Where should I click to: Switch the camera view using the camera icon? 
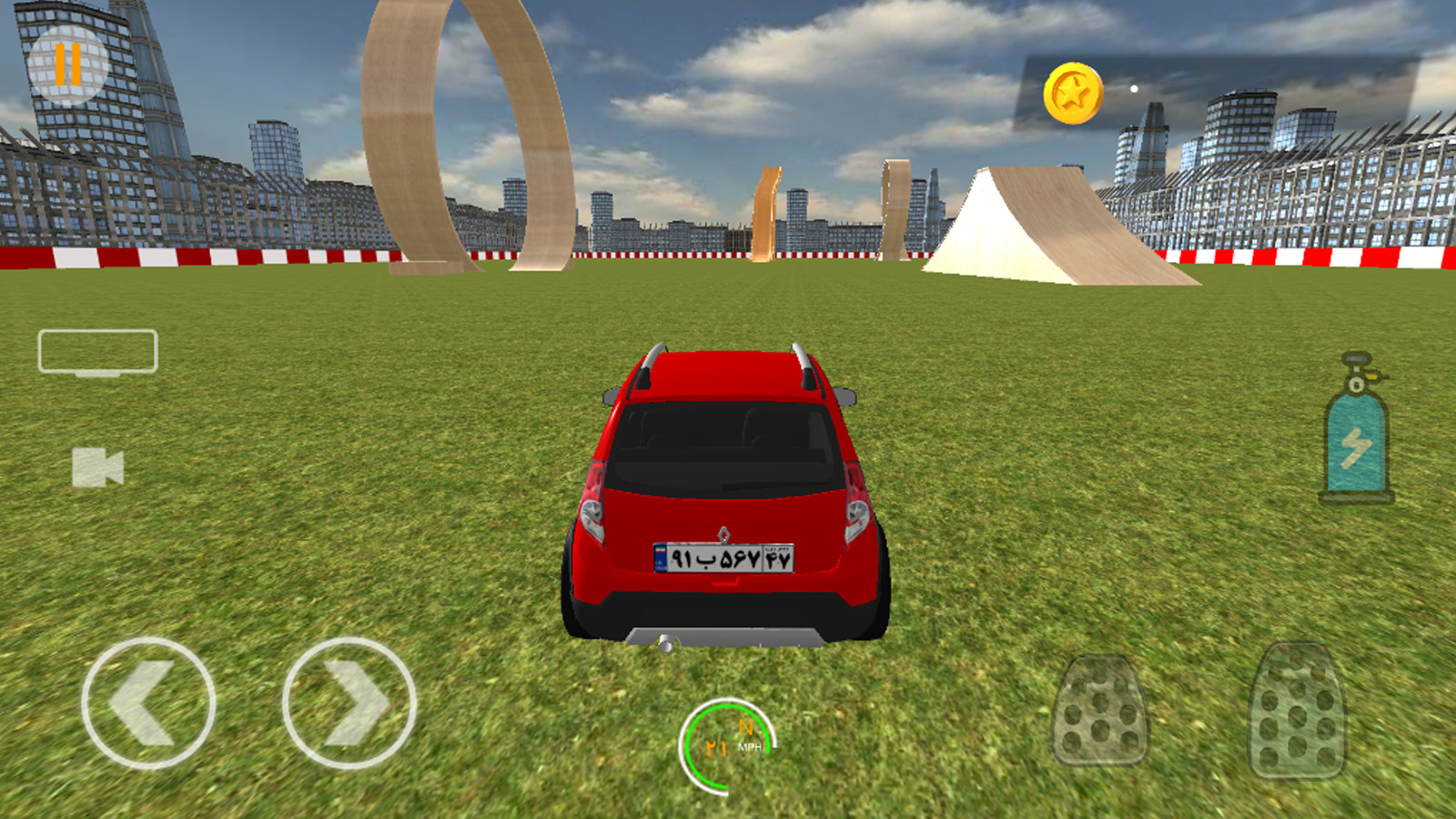point(97,467)
